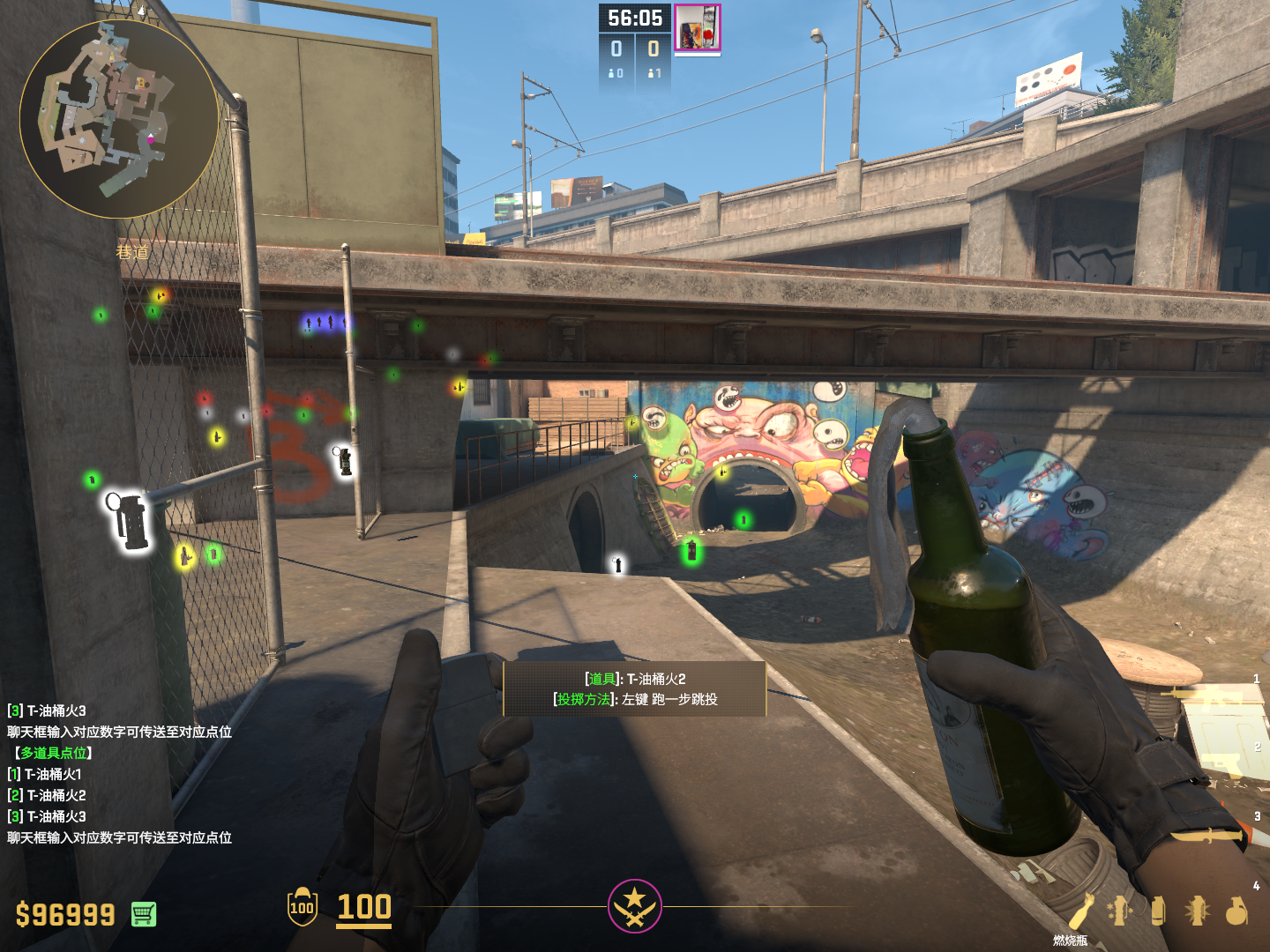Choose the grenade icon with small sparks

pyautogui.click(x=1120, y=911)
